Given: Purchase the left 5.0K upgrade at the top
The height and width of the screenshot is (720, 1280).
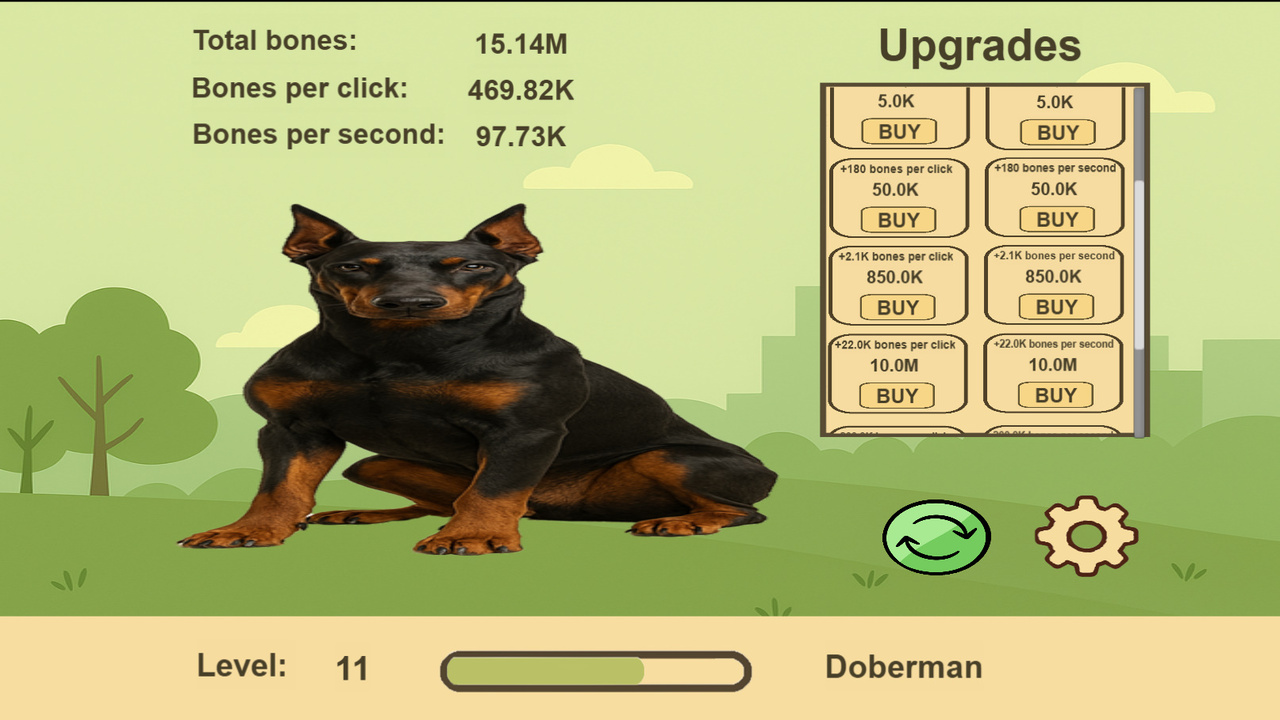Looking at the screenshot, I should tap(898, 132).
